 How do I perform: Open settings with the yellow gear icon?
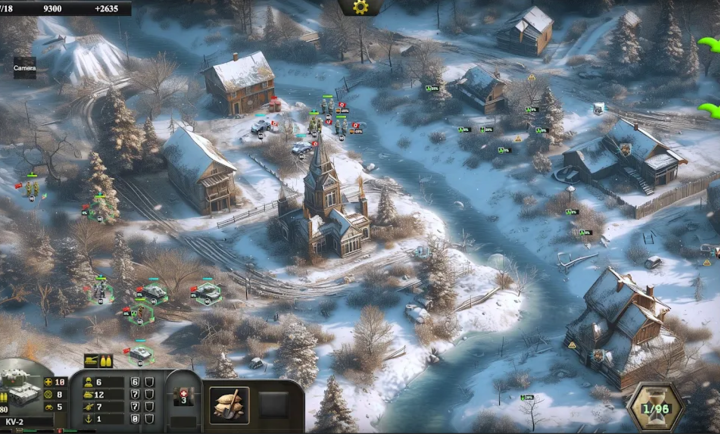point(360,7)
